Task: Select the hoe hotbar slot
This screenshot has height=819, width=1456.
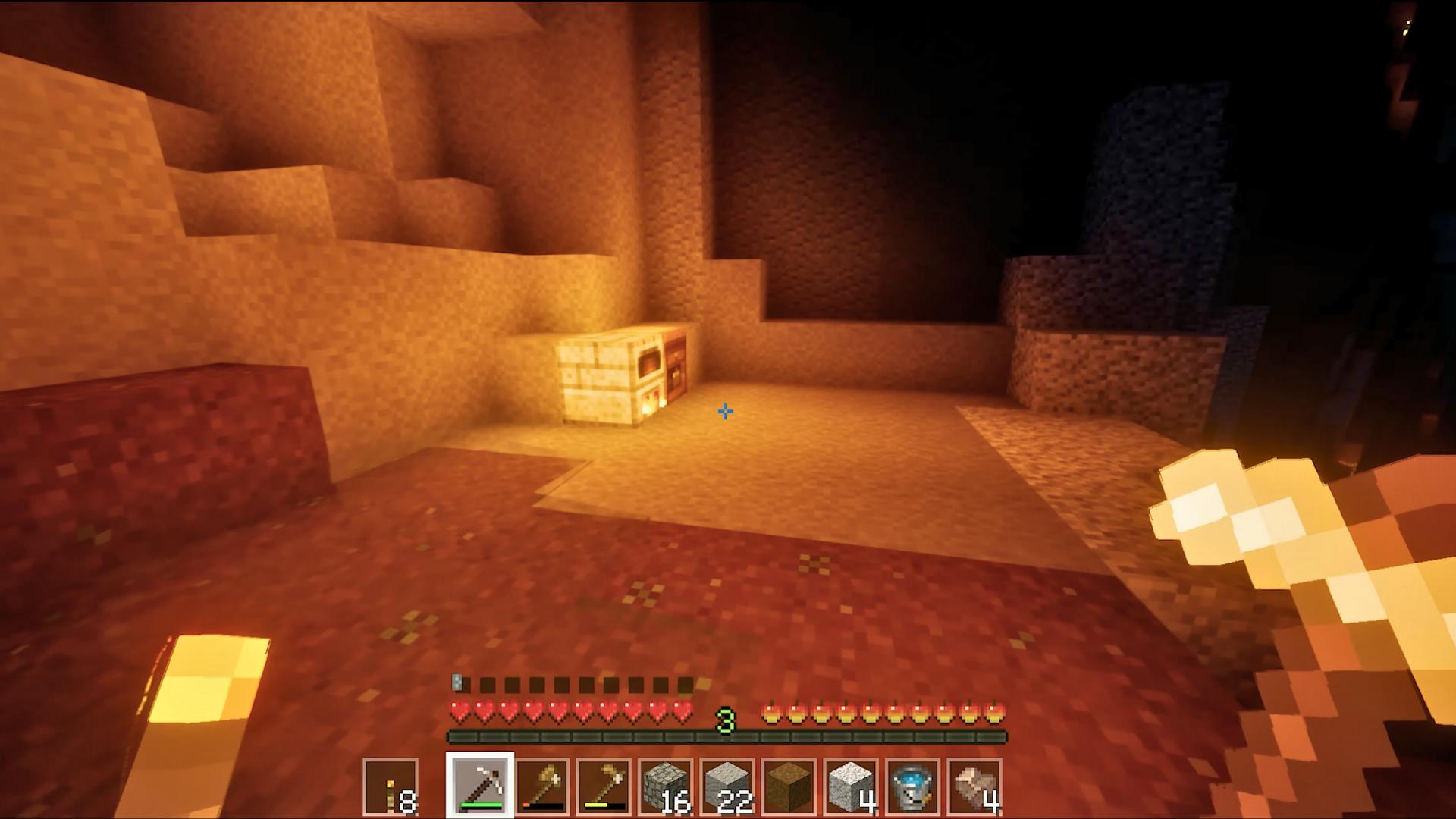Action: 604,786
